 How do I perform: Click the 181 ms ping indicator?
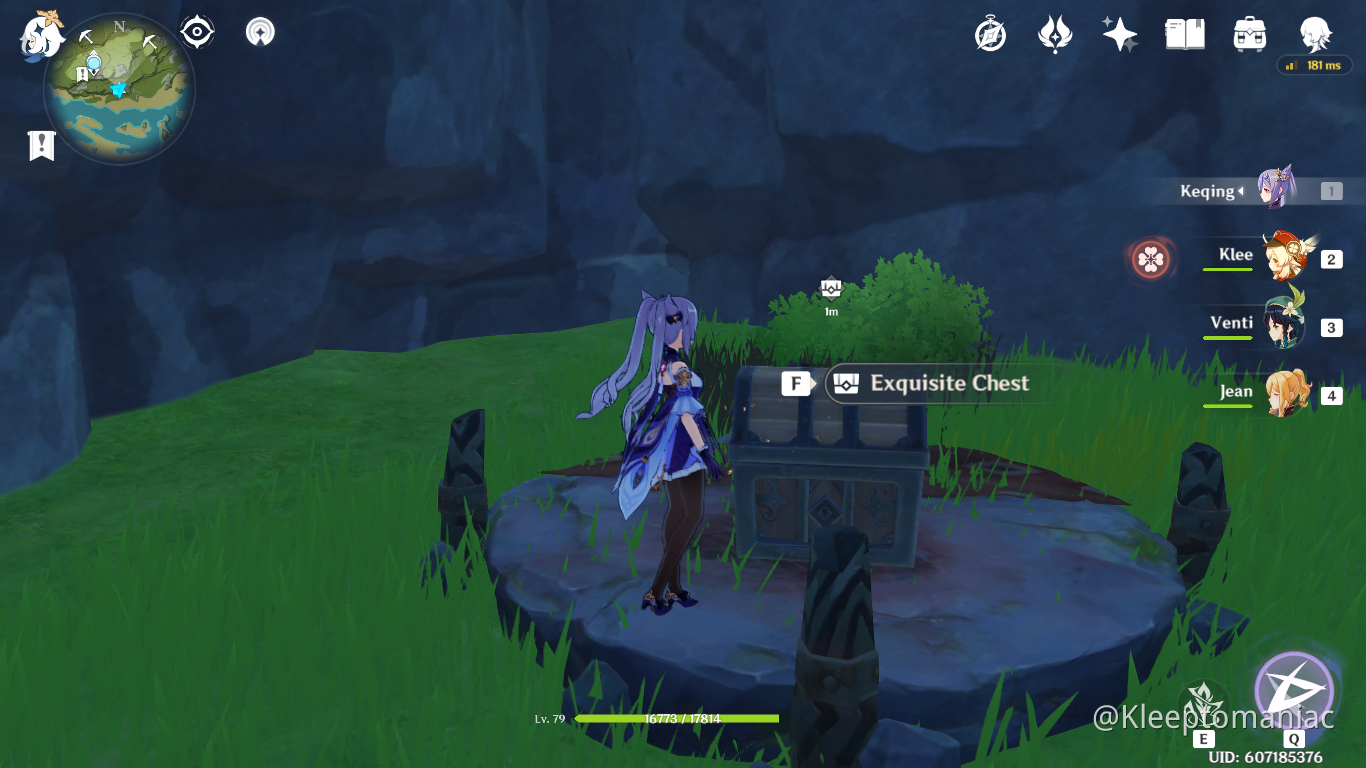[x=1313, y=65]
